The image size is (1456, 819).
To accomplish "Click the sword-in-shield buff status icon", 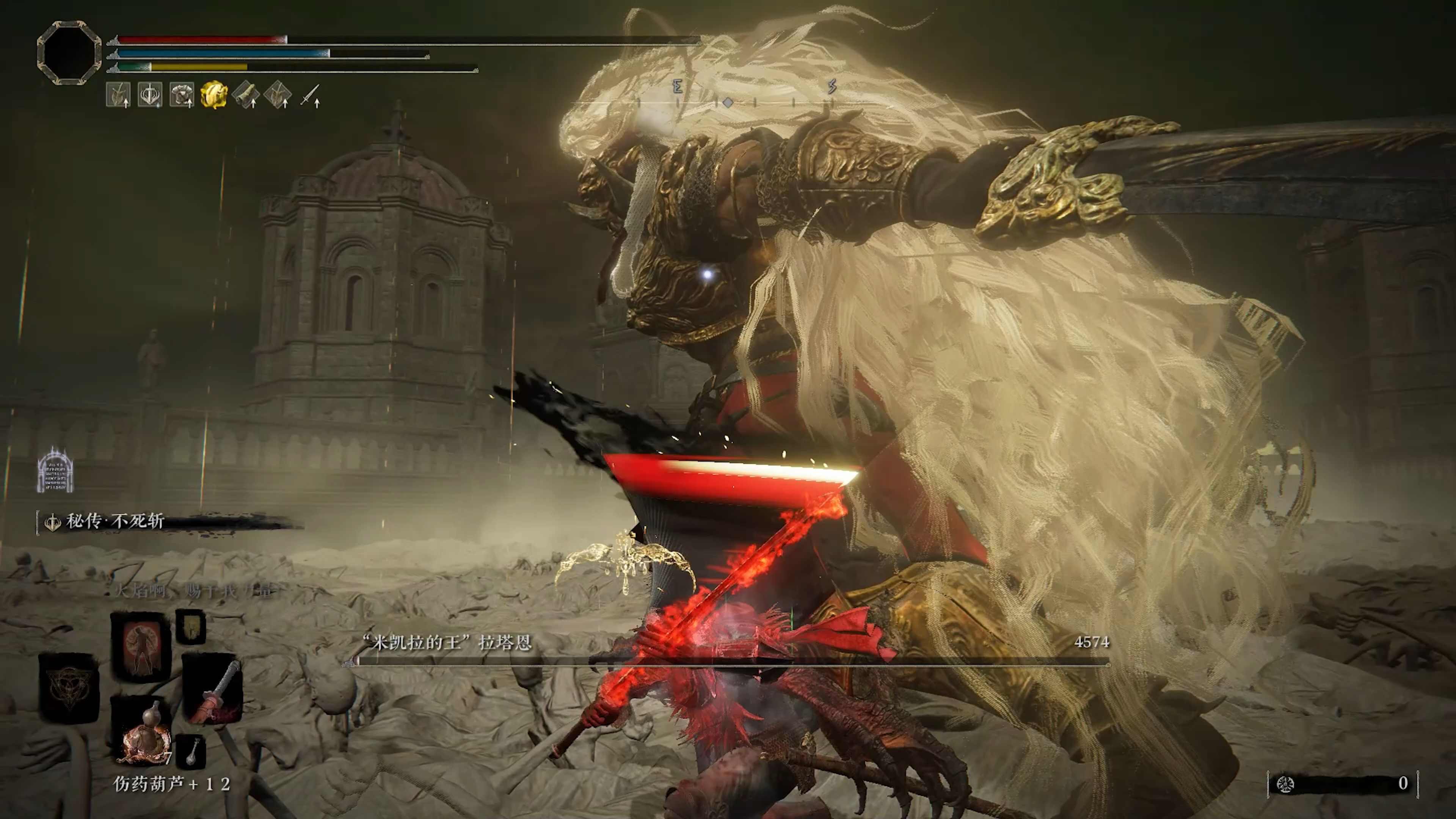I will [150, 95].
